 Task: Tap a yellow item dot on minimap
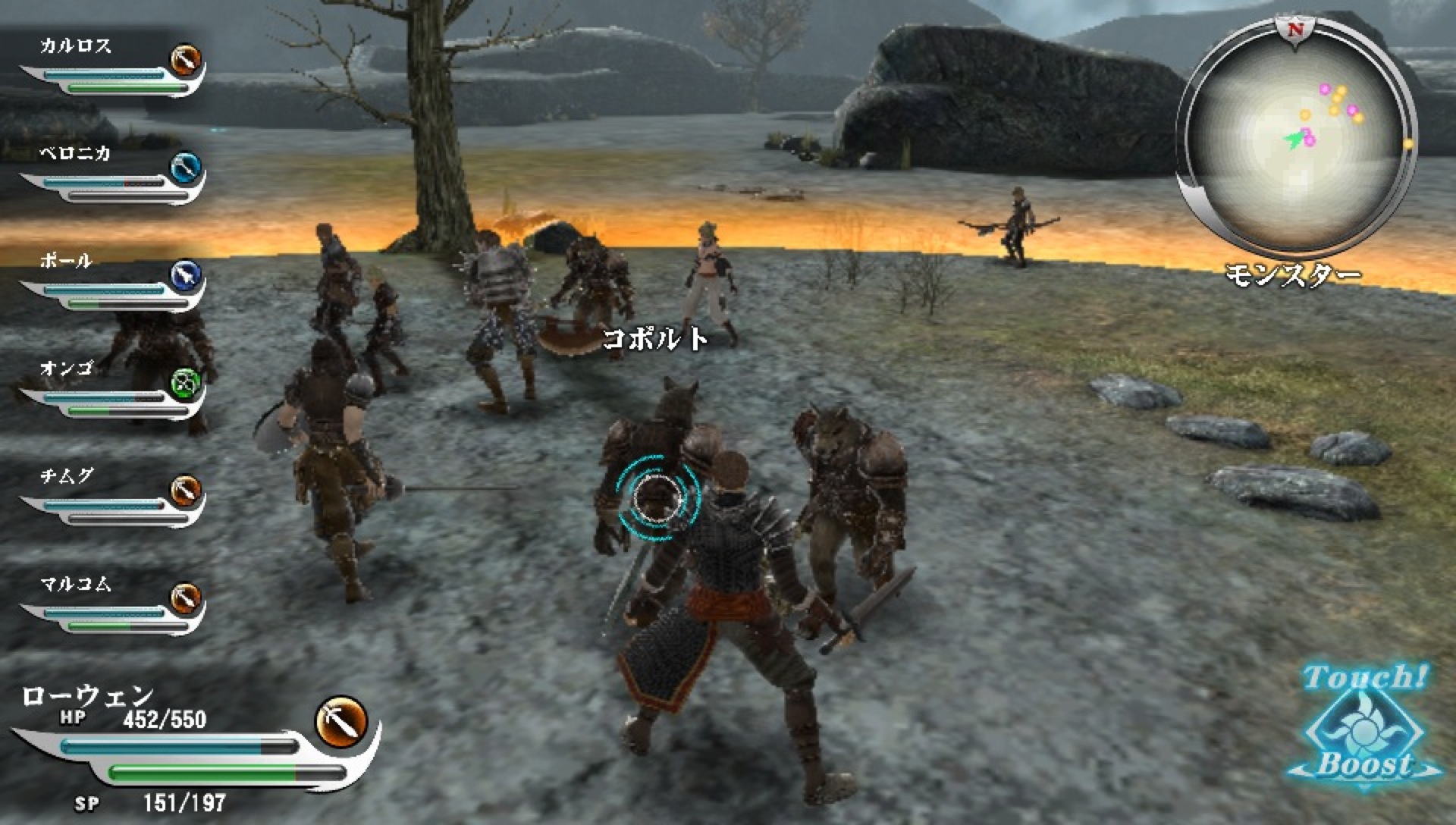(x=1341, y=91)
